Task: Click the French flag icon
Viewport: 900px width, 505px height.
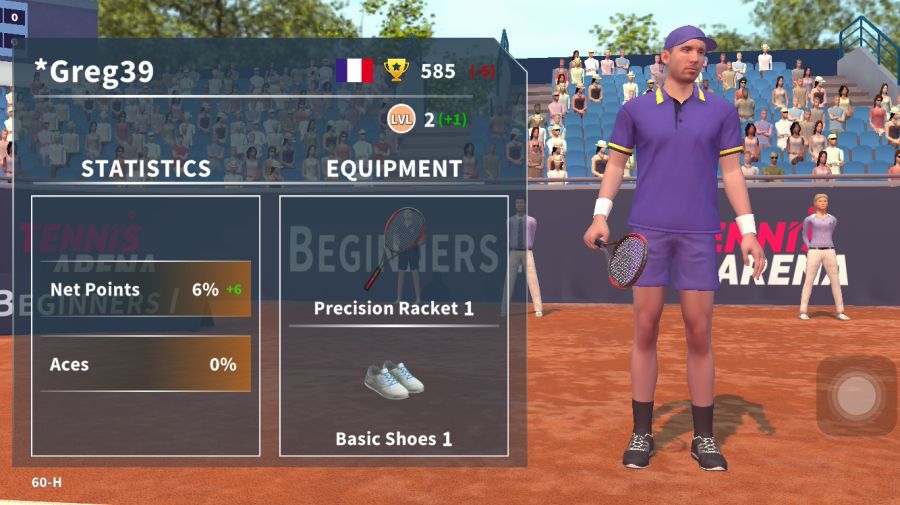Action: 354,70
